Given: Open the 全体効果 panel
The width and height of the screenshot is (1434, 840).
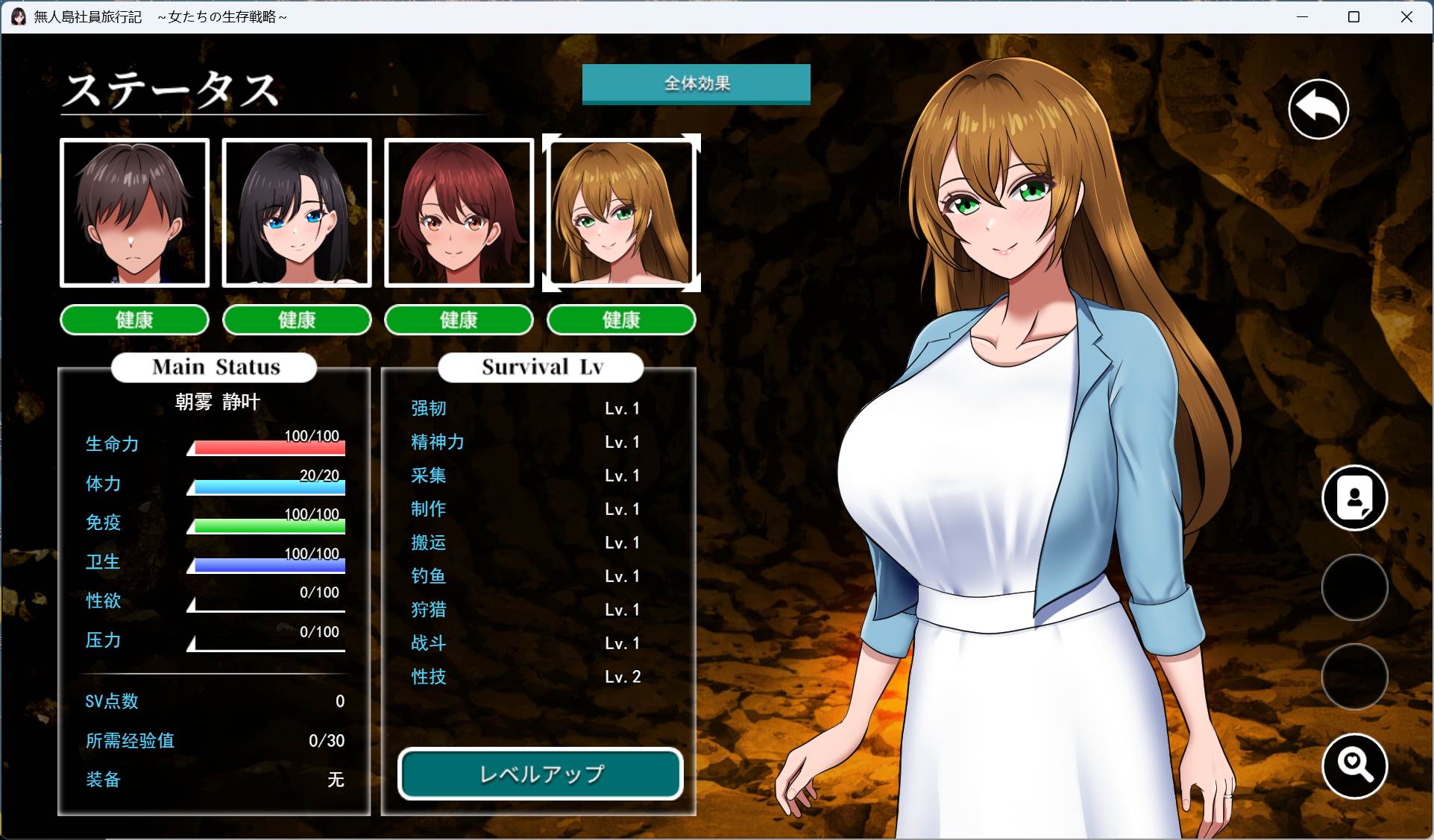Looking at the screenshot, I should pos(696,84).
